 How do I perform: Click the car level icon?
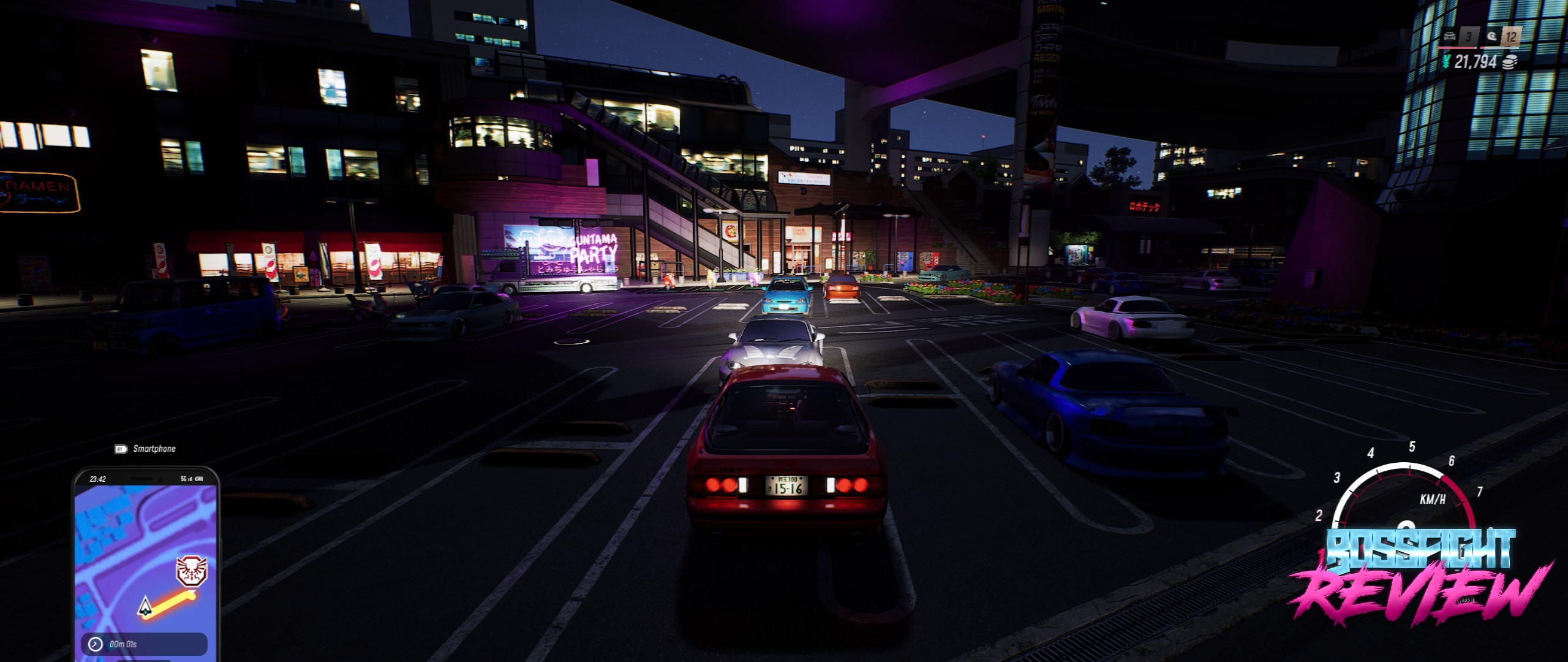(x=1450, y=37)
